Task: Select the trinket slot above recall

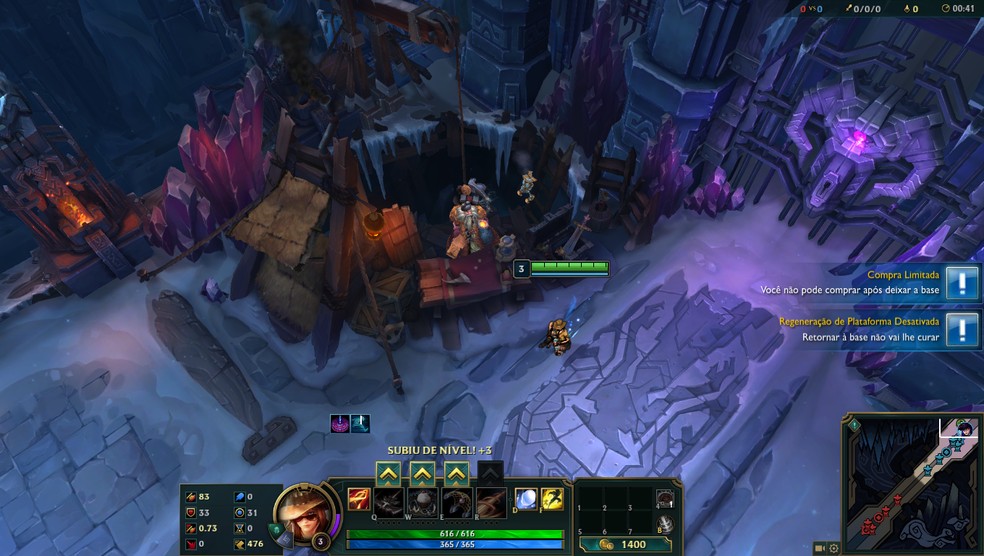Action: coord(665,498)
